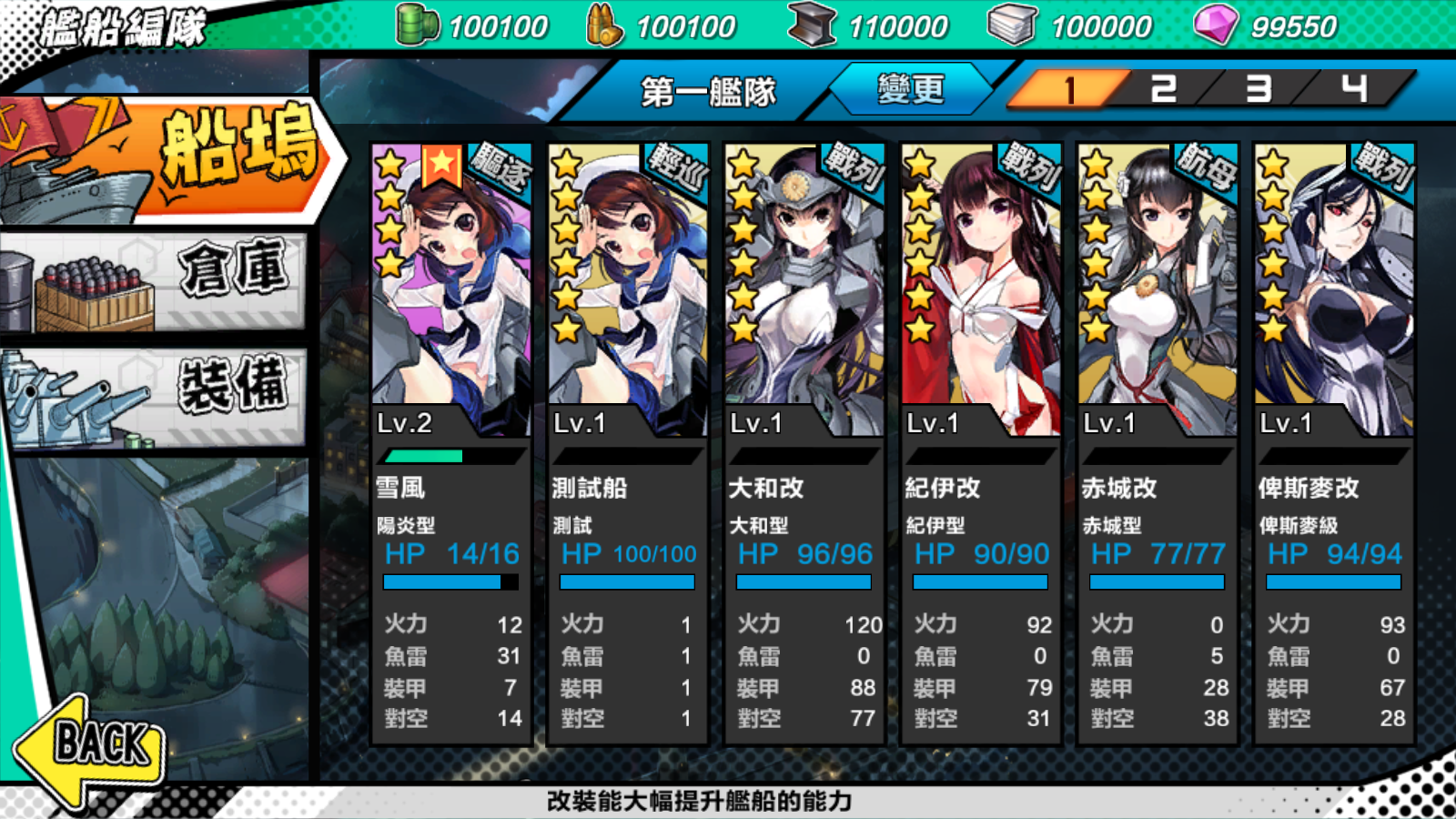Expand fleet slot 3
Viewport: 1456px width, 819px height.
pyautogui.click(x=1256, y=88)
